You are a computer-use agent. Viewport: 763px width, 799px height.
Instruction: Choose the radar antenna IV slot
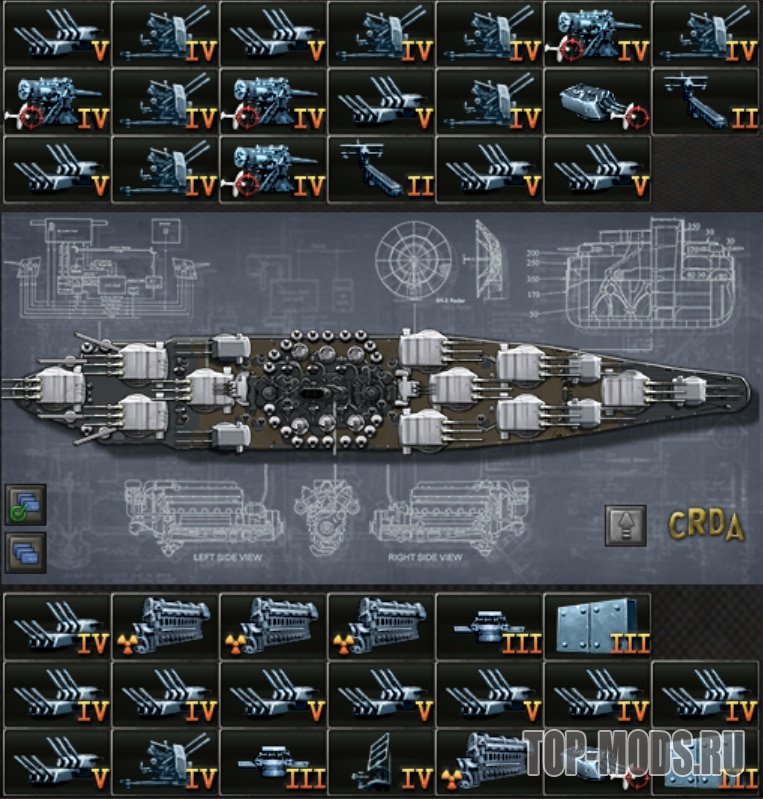[x=380, y=762]
